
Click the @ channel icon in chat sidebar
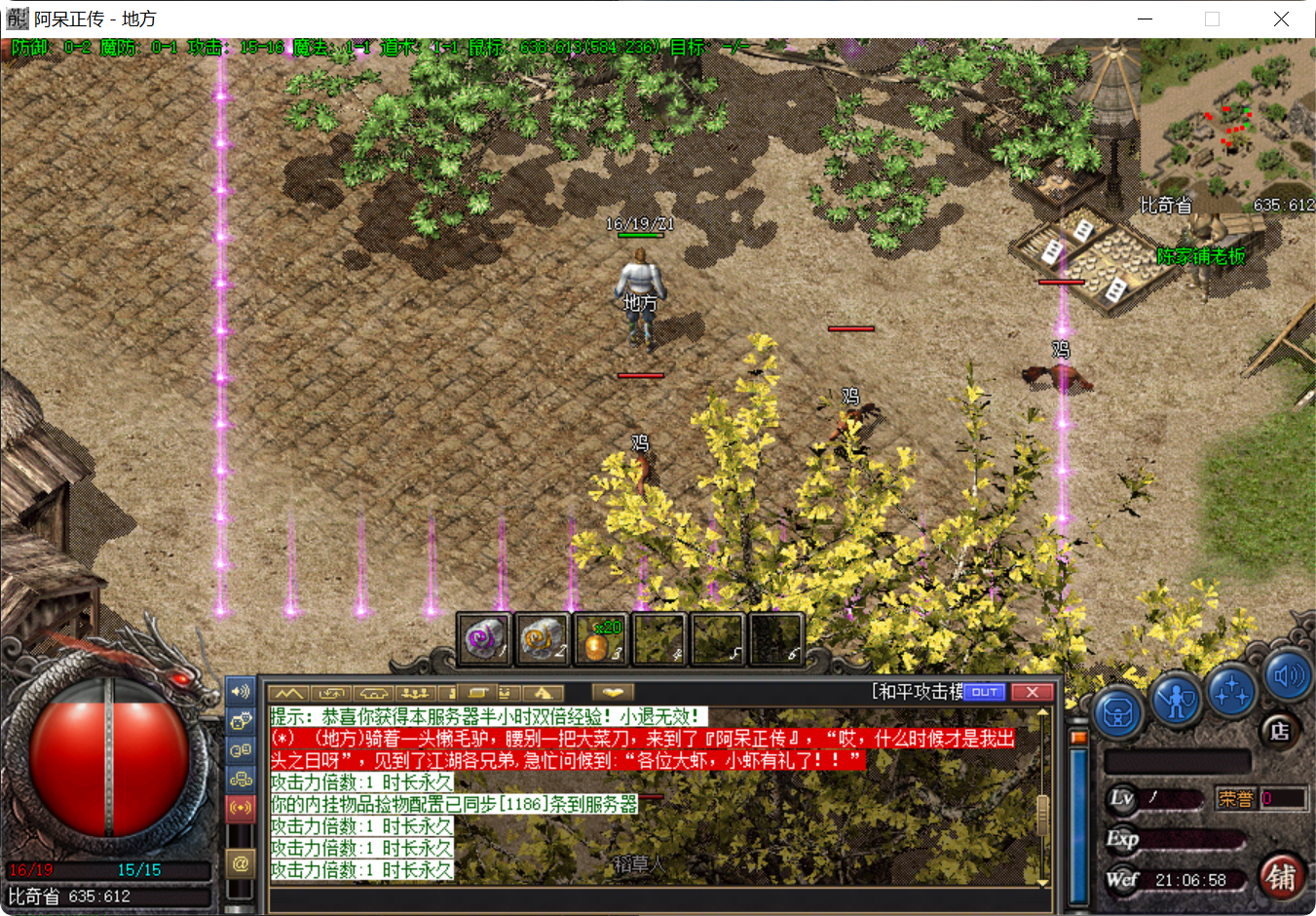tap(241, 863)
